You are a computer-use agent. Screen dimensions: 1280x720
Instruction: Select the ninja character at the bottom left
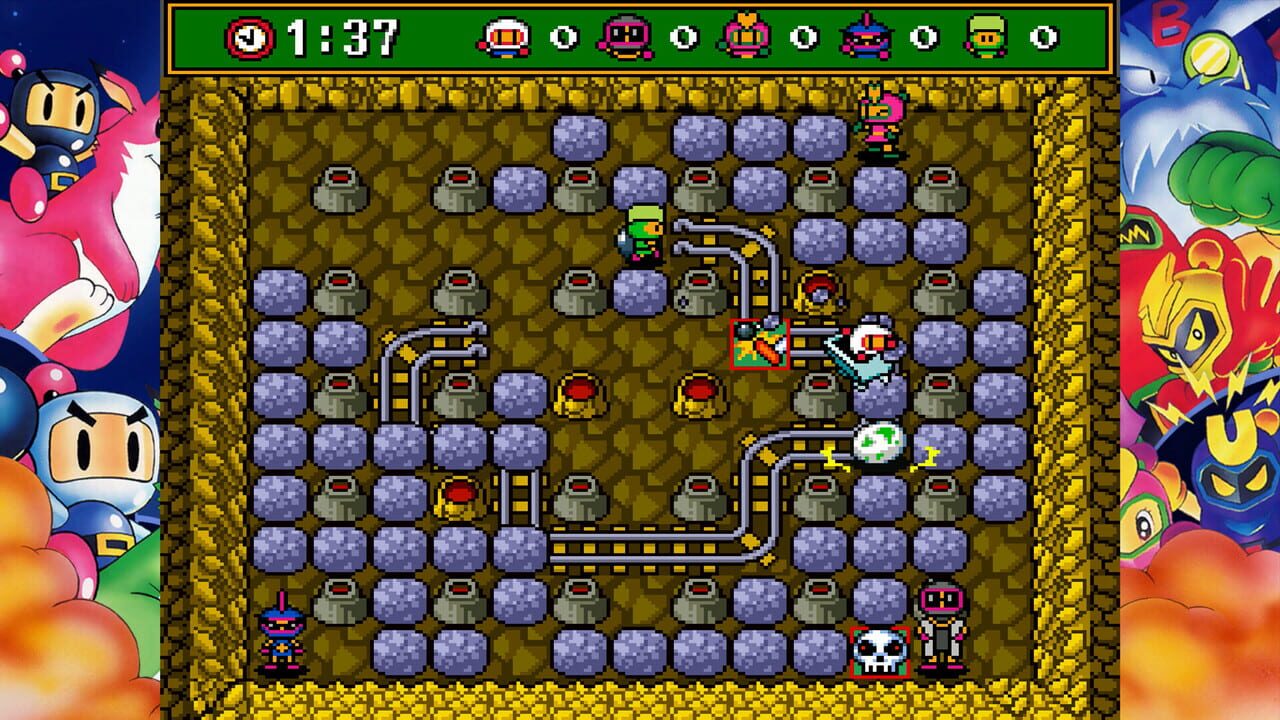click(x=282, y=625)
